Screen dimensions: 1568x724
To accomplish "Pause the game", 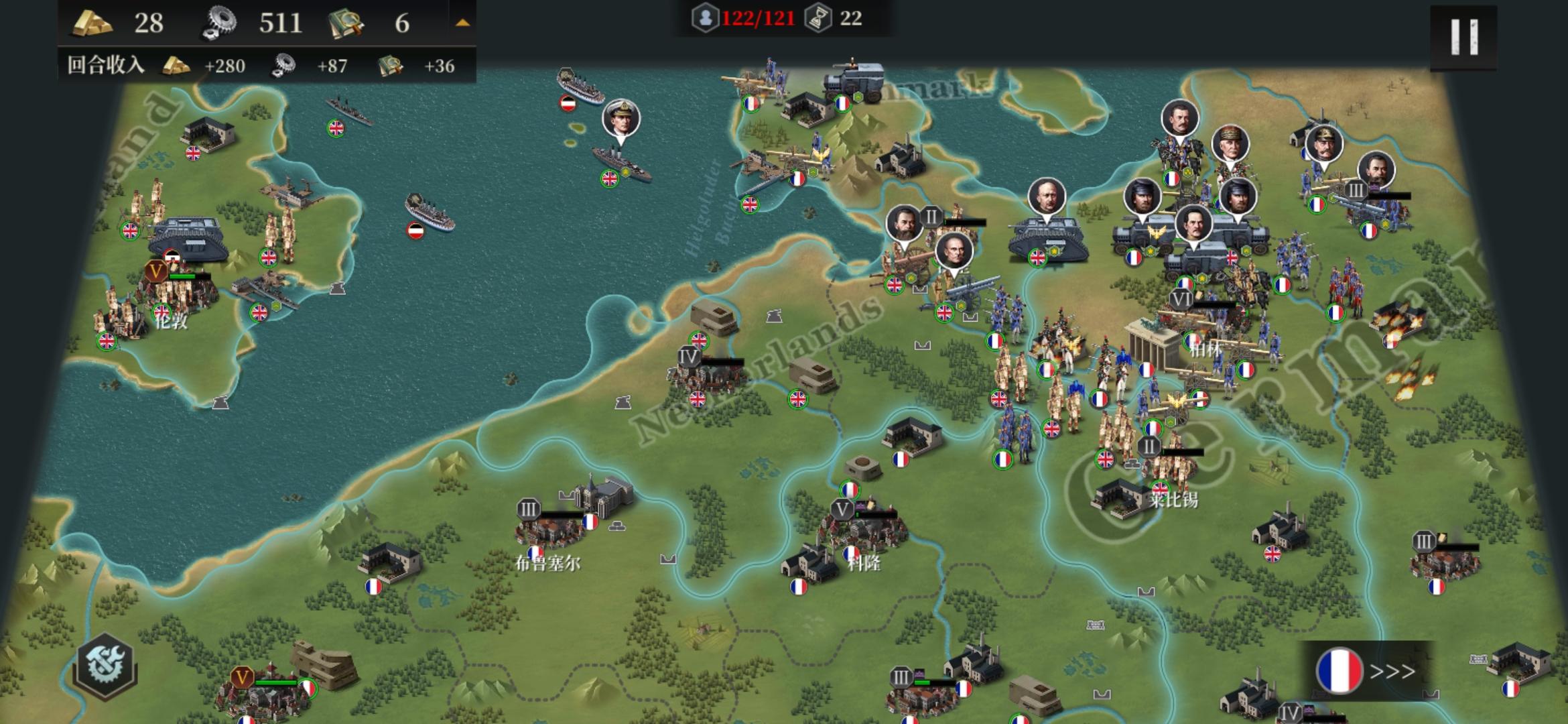I will [x=1463, y=36].
